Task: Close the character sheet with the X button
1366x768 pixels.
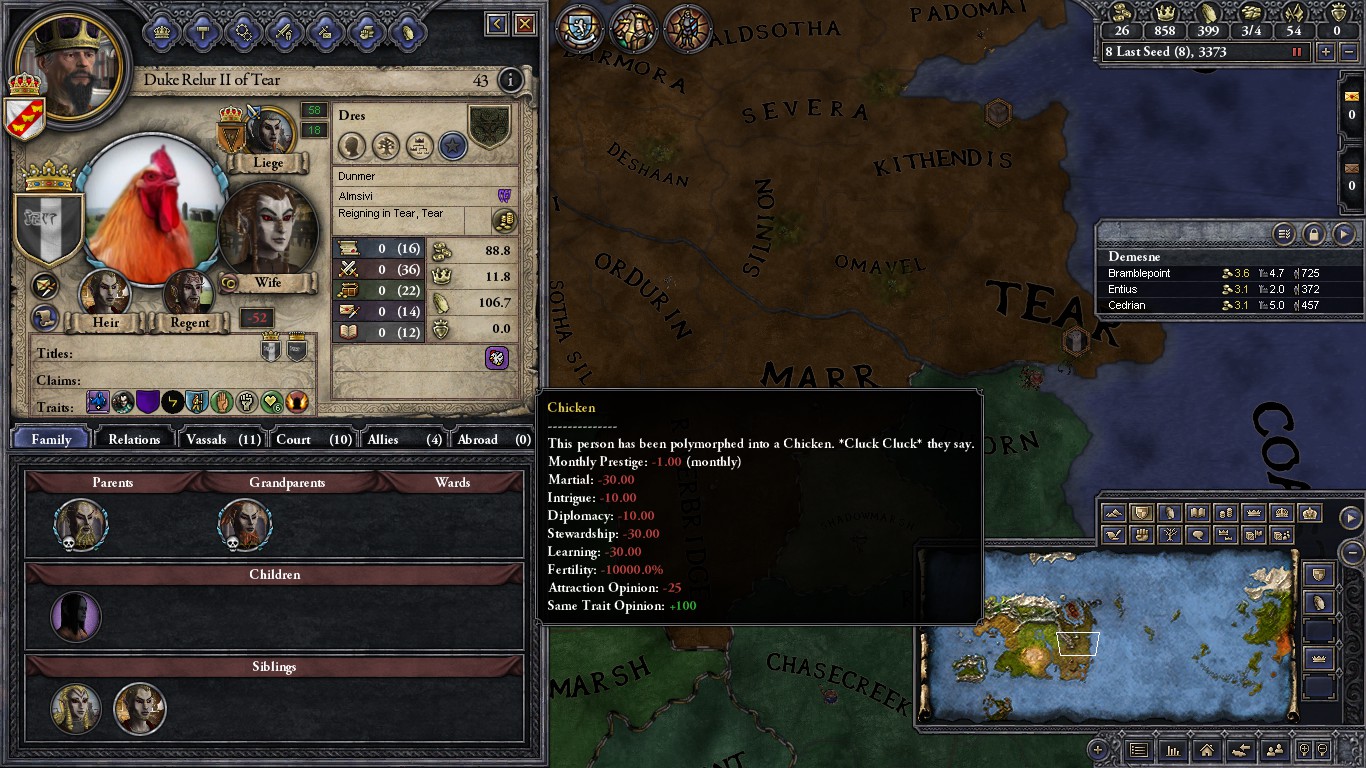Action: (524, 24)
